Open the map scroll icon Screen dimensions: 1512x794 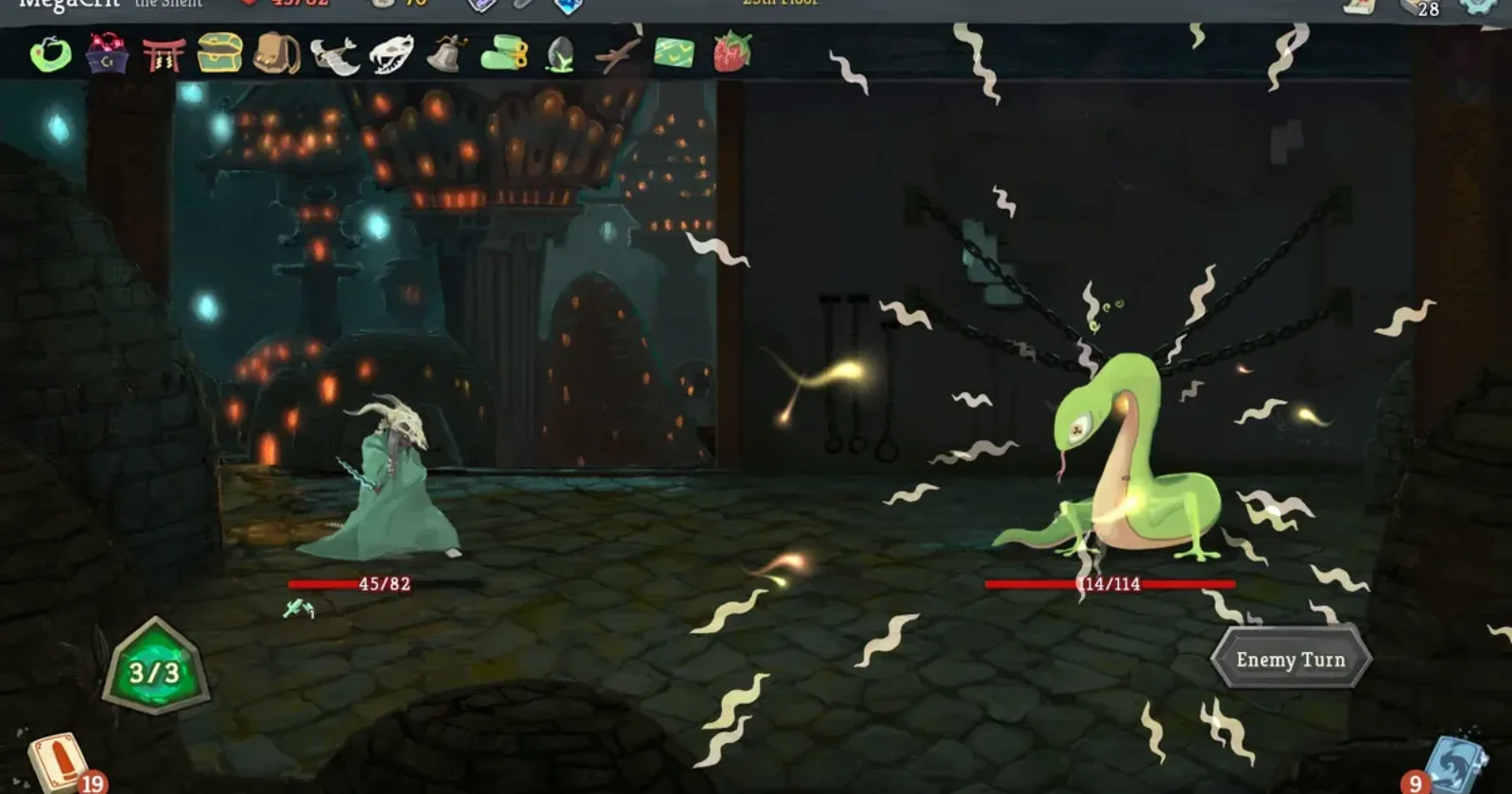[1359, 5]
